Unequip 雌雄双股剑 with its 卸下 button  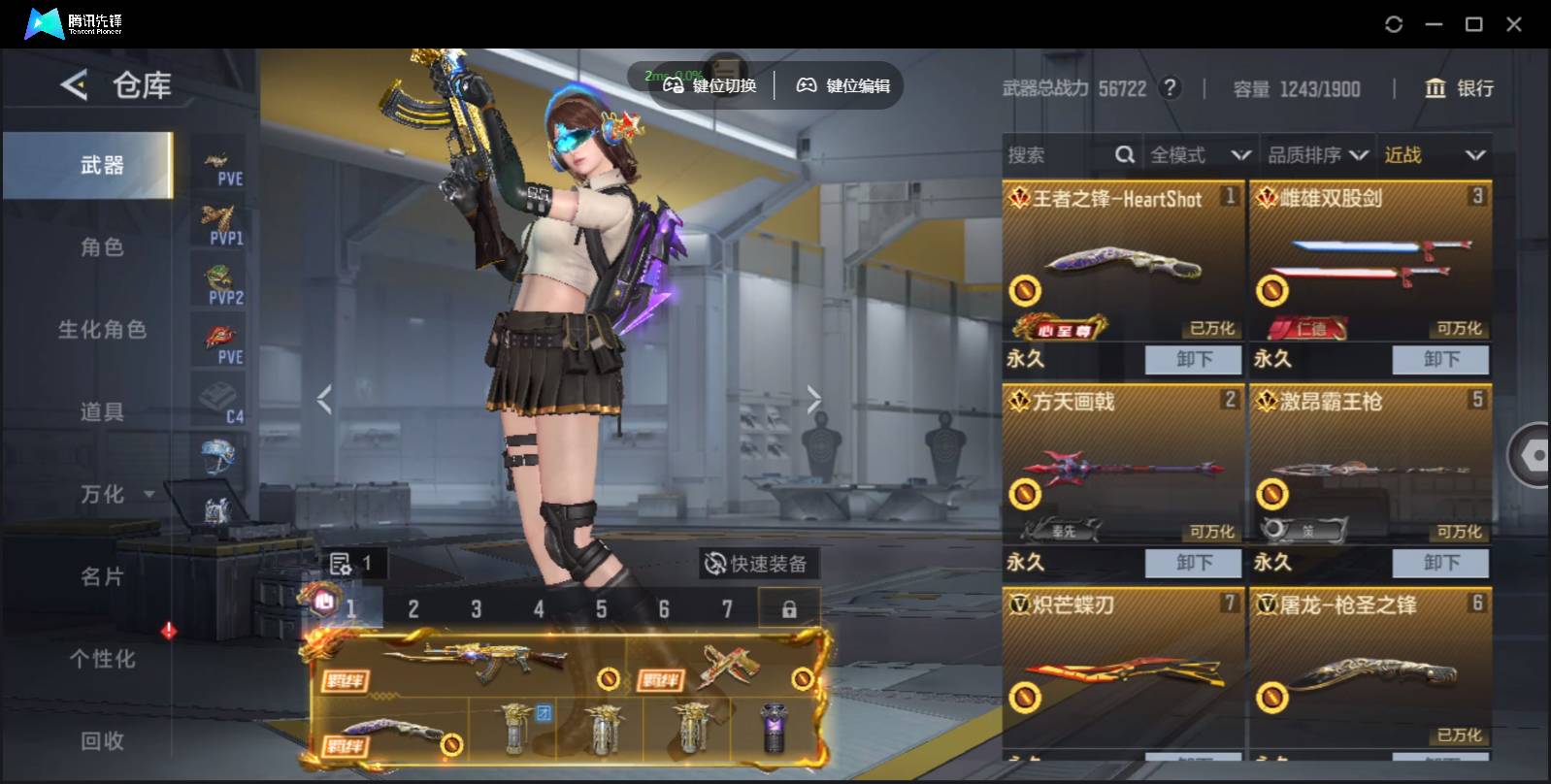point(1440,359)
